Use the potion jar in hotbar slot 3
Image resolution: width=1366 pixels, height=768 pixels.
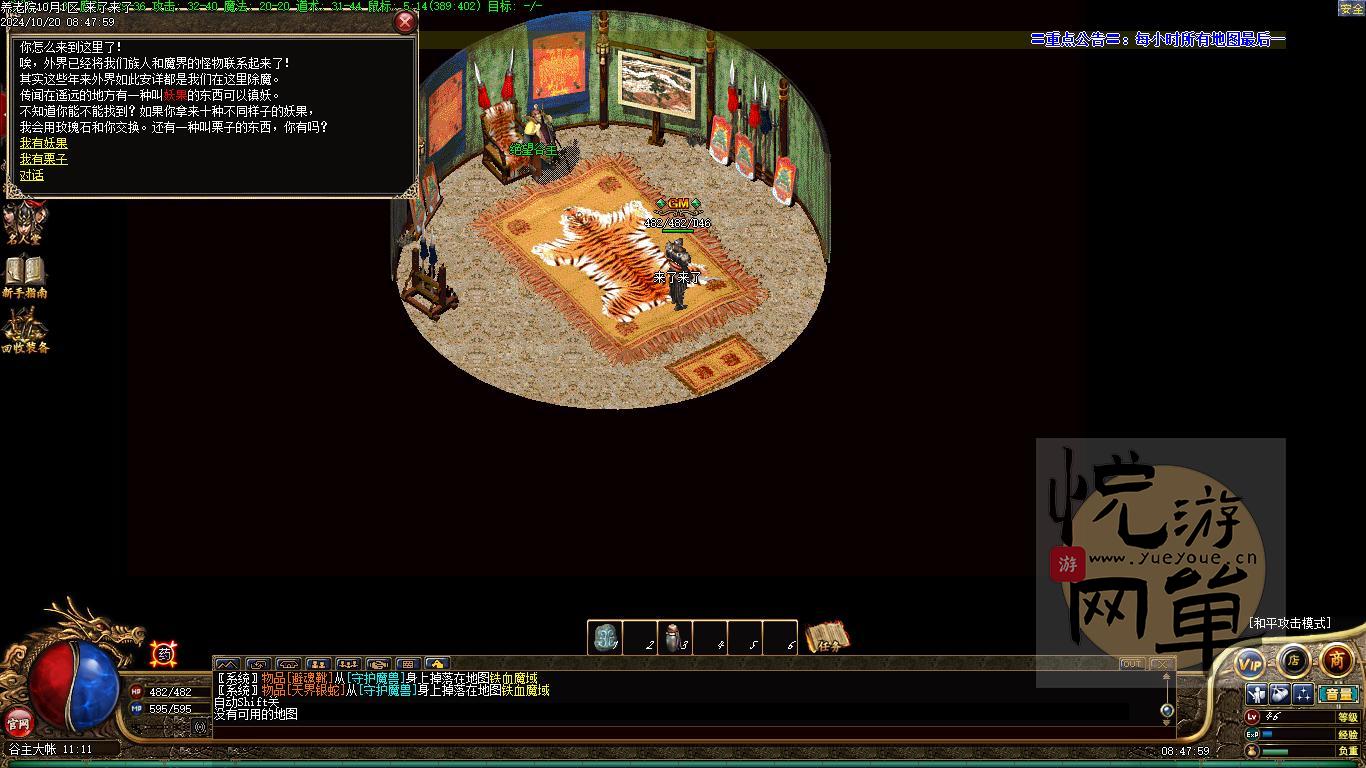pyautogui.click(x=675, y=637)
